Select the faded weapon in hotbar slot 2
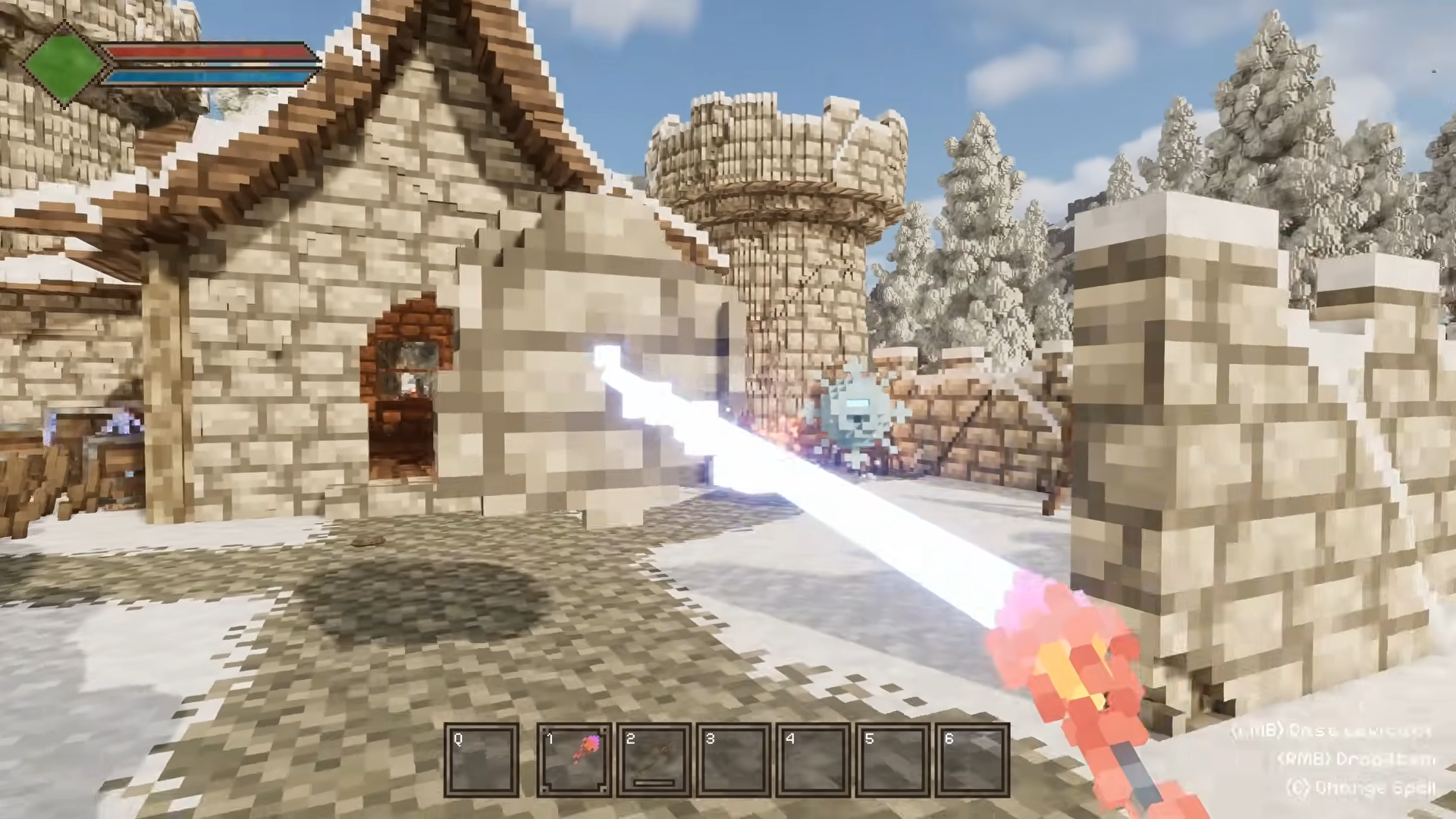This screenshot has height=819, width=1456. click(654, 760)
